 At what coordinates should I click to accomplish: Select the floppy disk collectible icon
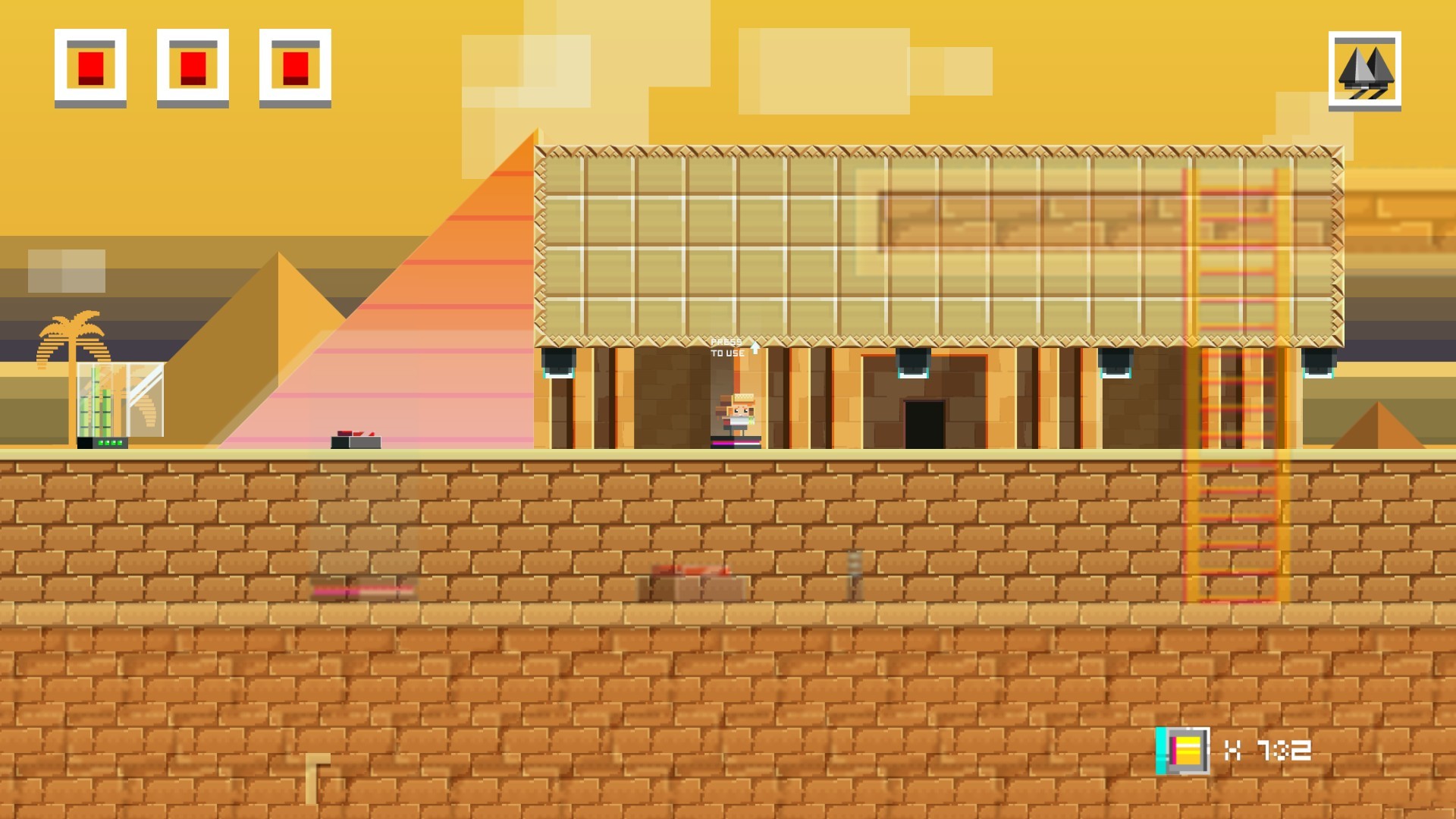tap(1184, 750)
